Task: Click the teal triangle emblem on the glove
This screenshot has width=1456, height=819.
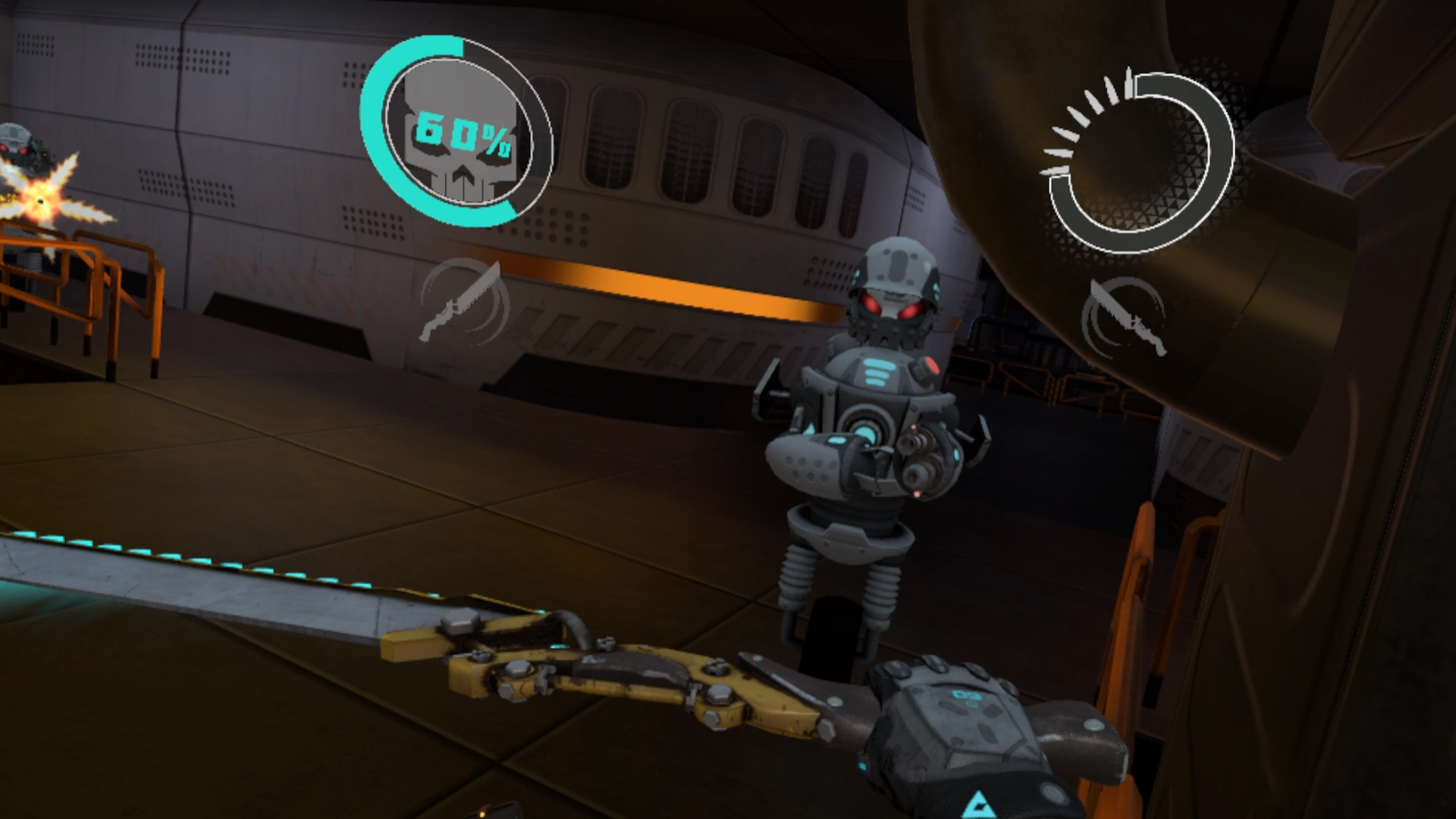Action: point(980,804)
